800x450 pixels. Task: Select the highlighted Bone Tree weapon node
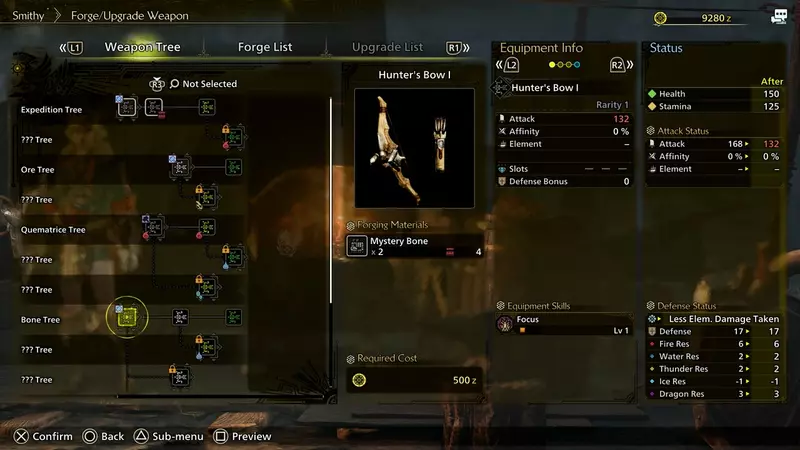tap(127, 318)
